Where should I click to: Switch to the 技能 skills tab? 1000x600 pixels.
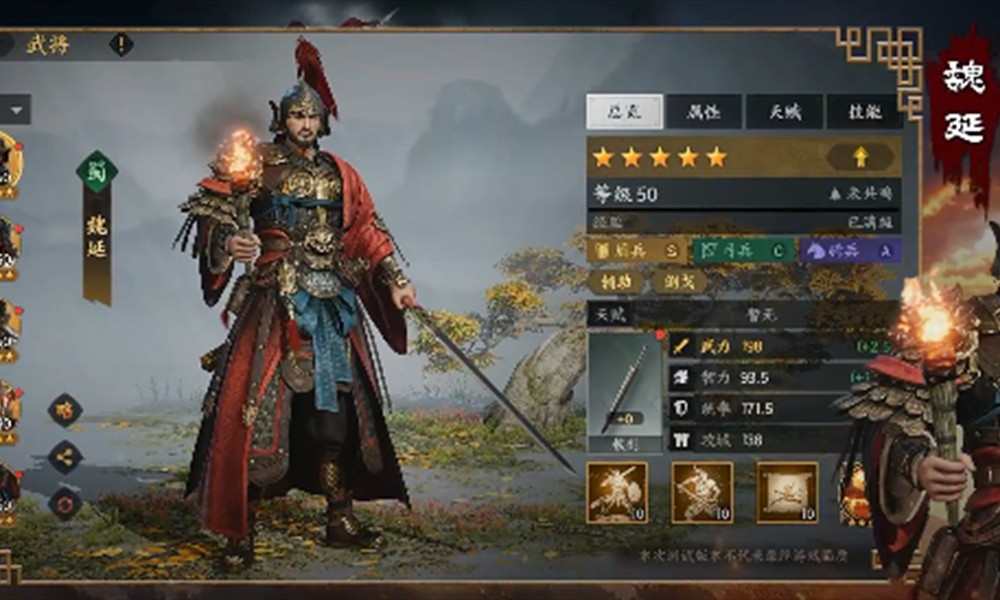[862, 112]
